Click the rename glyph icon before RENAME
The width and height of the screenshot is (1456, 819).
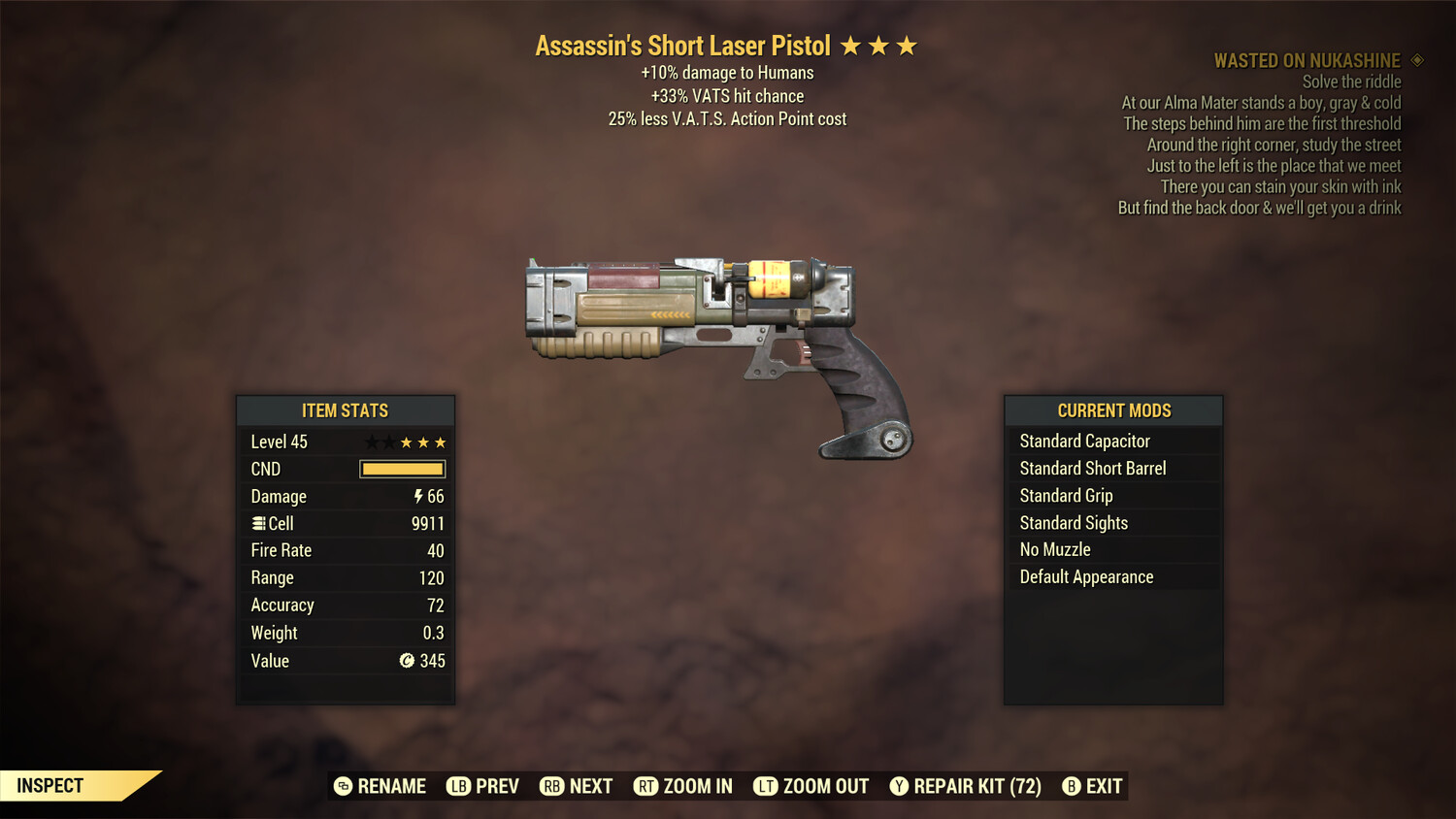click(345, 786)
